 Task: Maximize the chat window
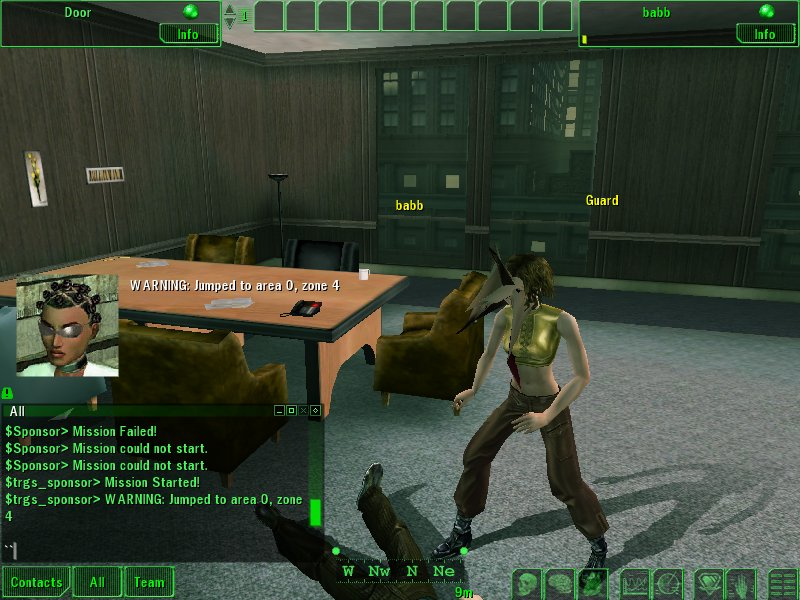coord(291,410)
